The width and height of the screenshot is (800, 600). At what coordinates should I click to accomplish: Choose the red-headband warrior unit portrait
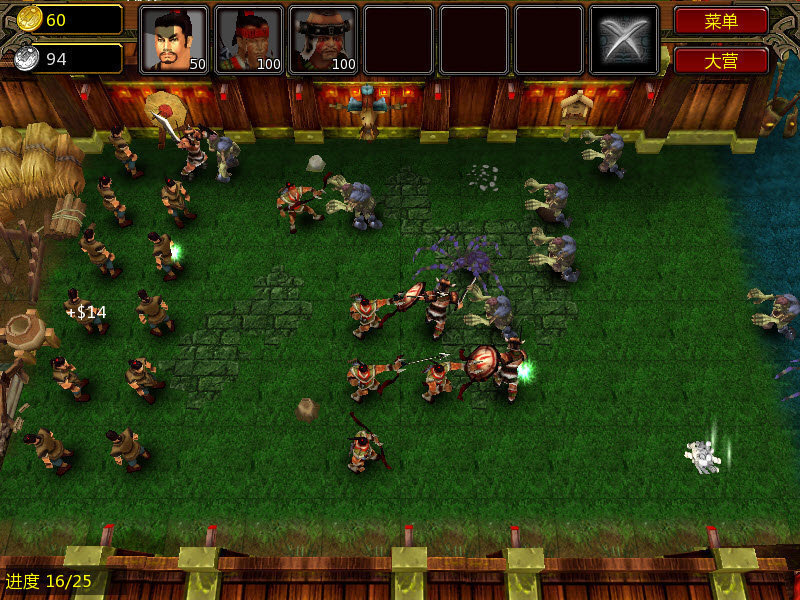coord(249,41)
